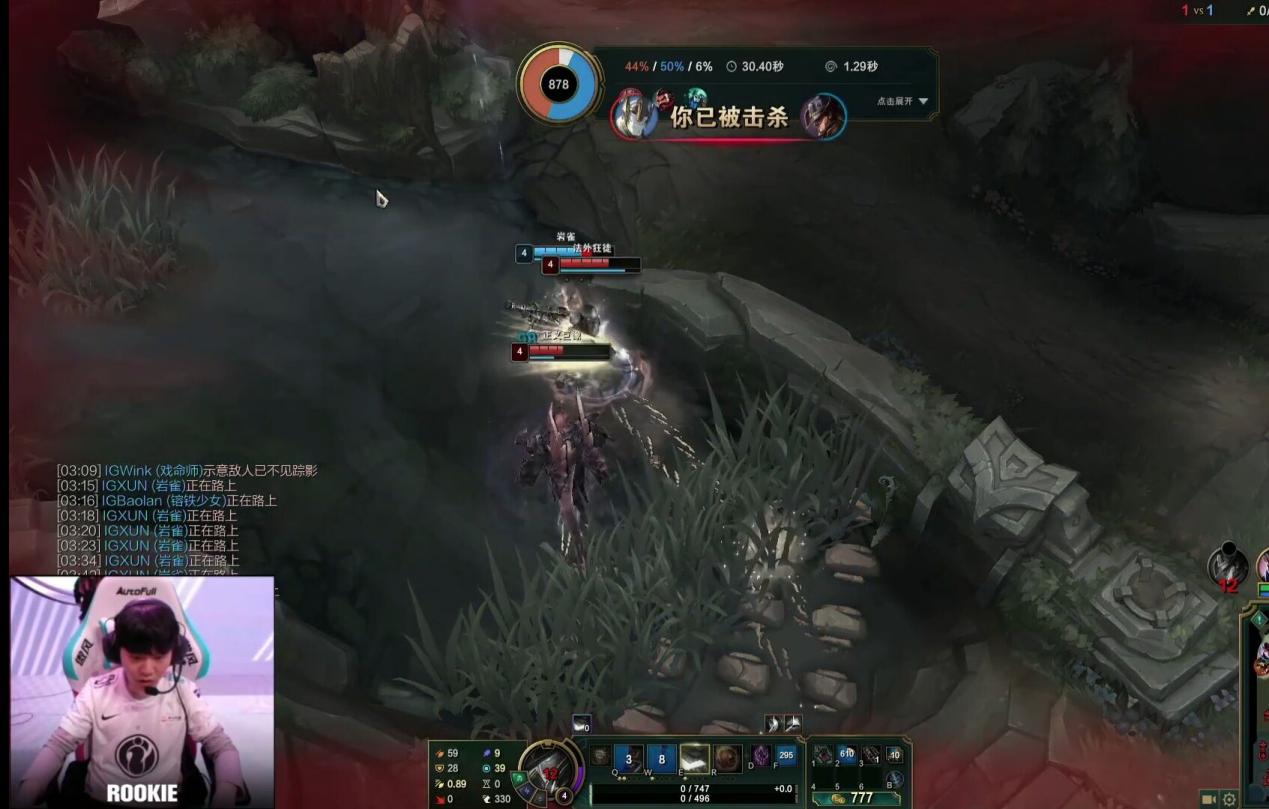1269x809 pixels.
Task: Select the F summoner spell showing 295
Action: 786,756
